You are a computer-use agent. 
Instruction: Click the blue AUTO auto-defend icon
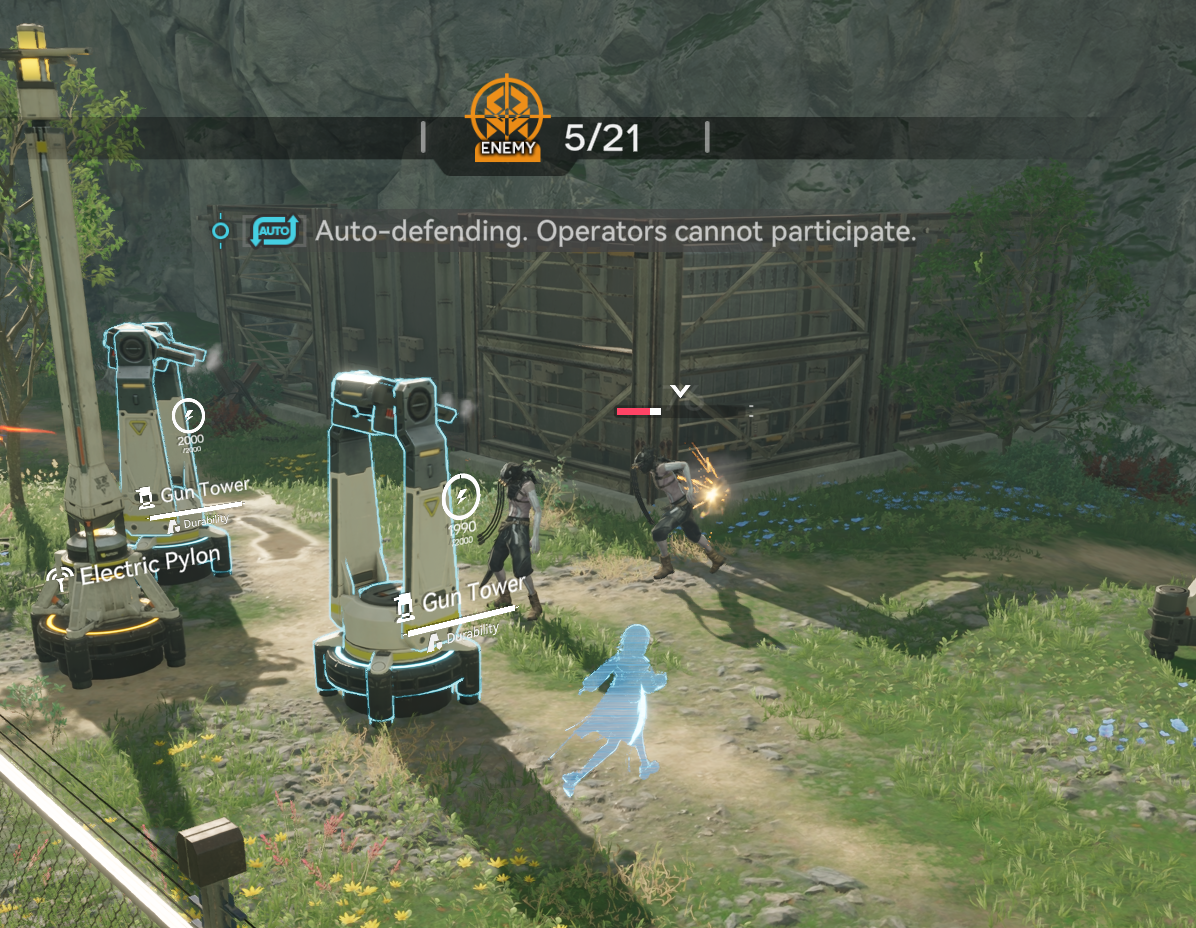coord(275,232)
